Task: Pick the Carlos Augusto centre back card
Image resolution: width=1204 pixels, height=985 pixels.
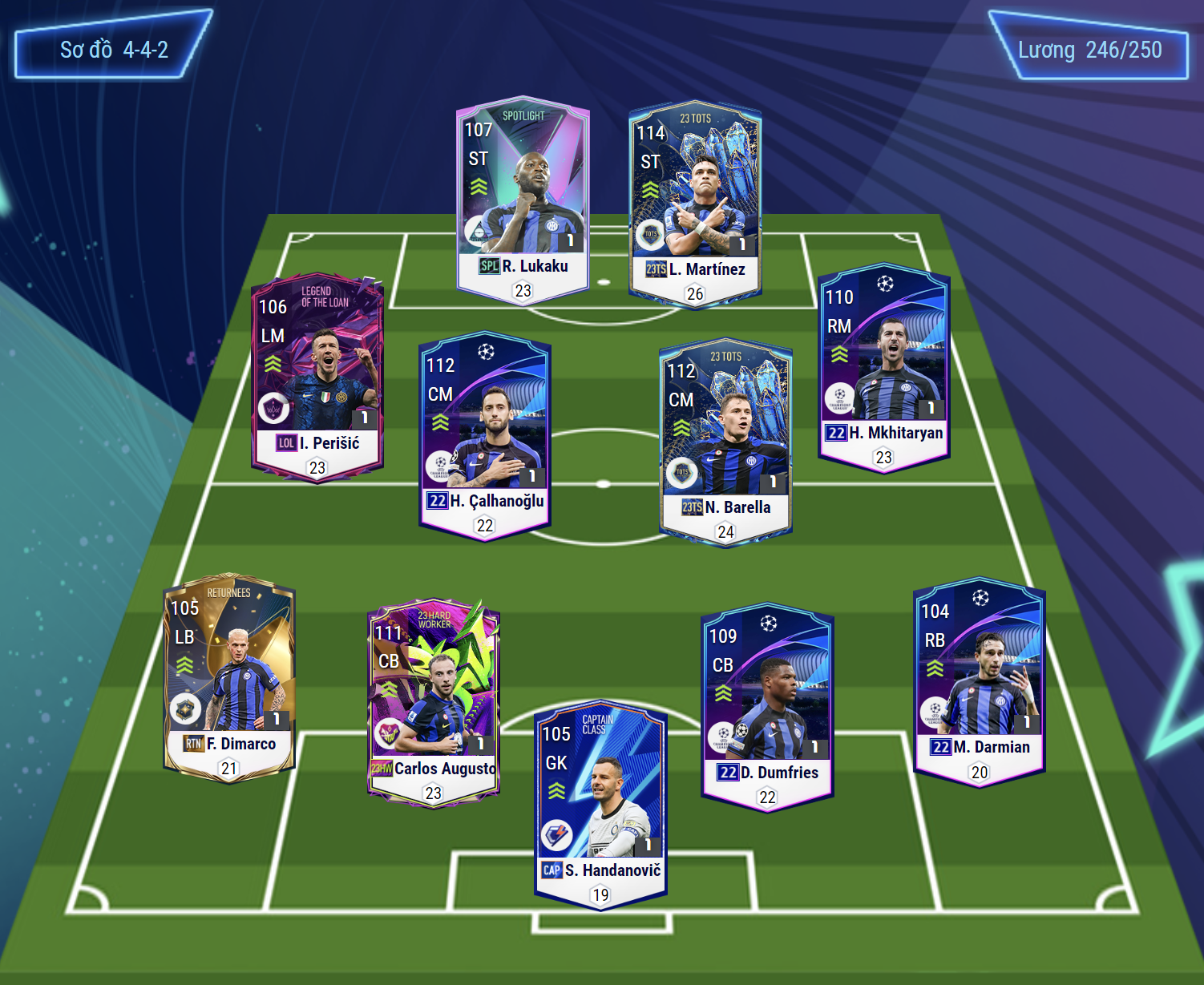Action: [434, 703]
